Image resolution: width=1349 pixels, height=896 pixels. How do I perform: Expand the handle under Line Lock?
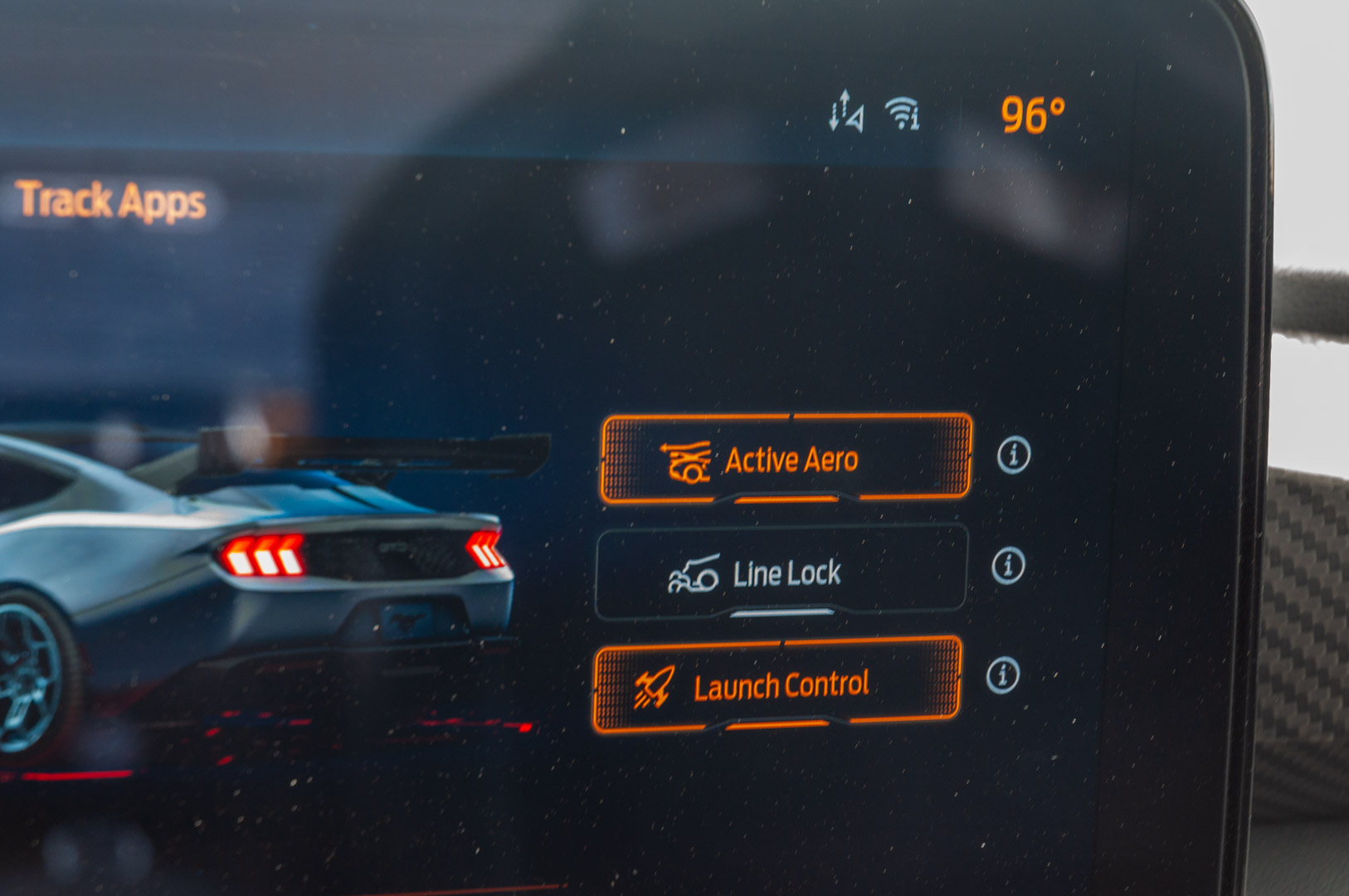[783, 612]
